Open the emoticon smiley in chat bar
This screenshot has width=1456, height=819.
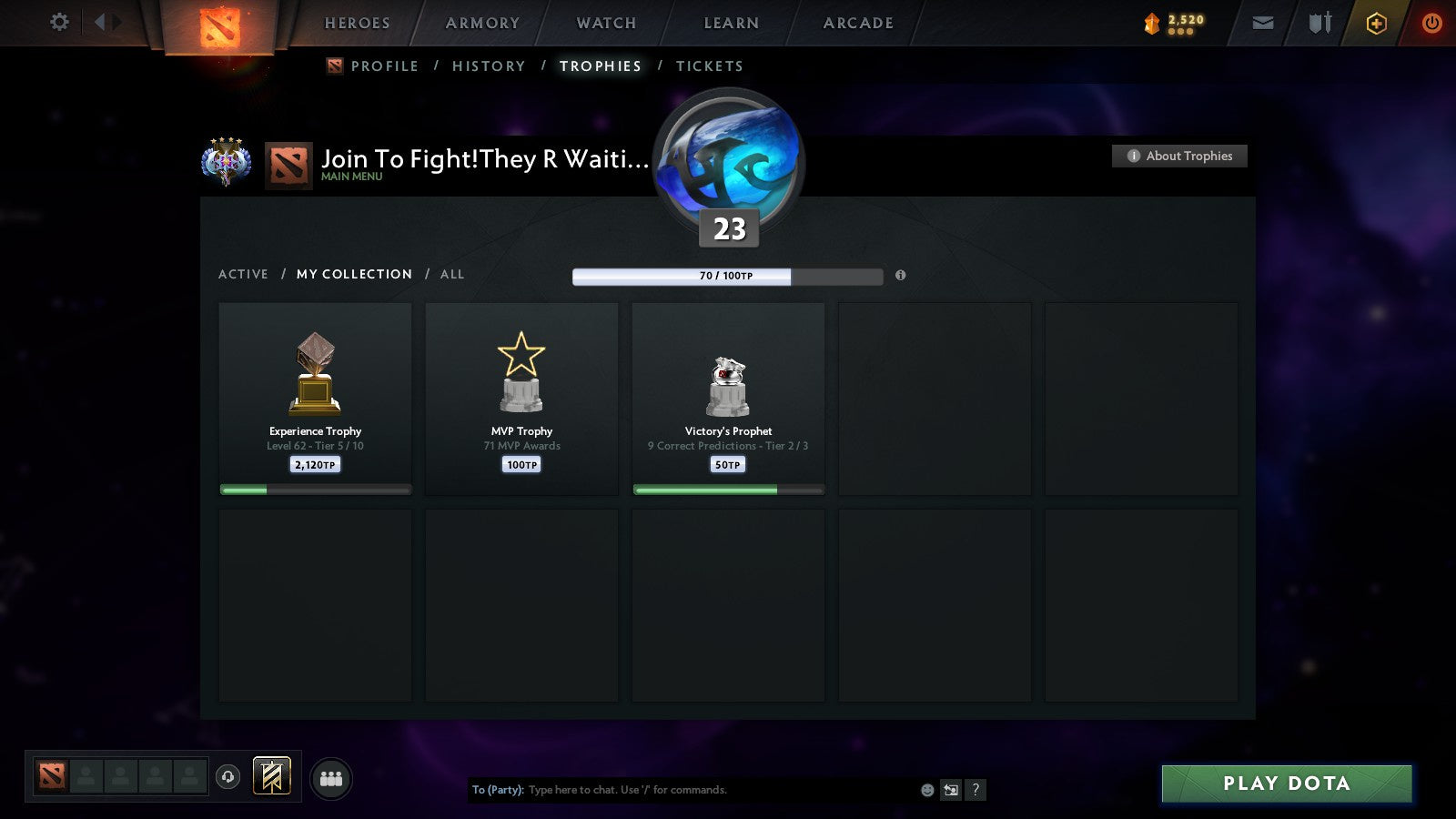925,790
